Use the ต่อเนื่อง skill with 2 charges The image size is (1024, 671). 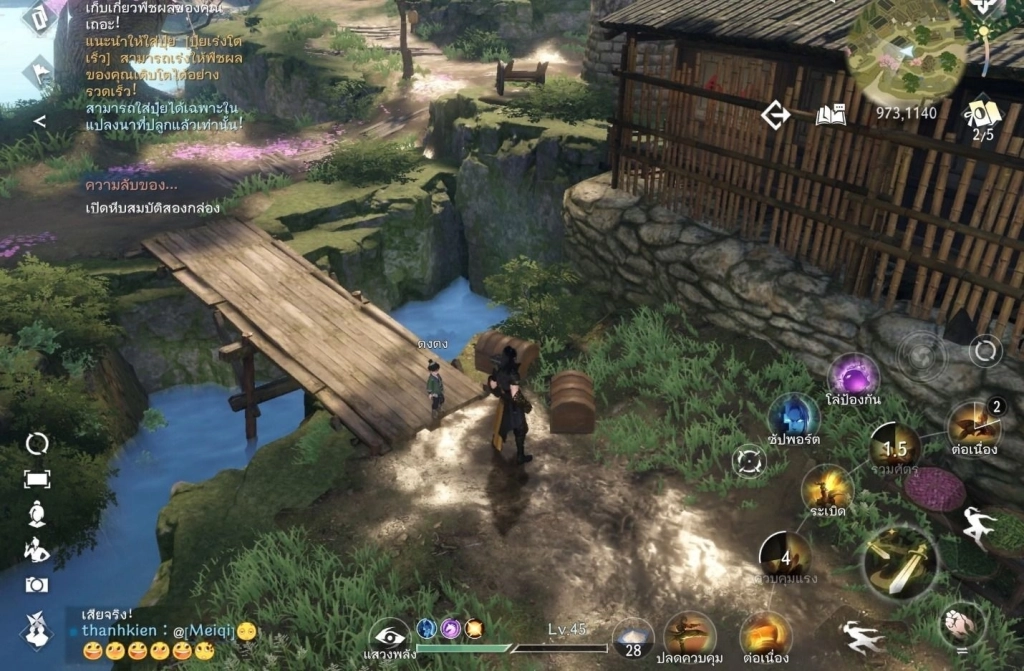click(x=974, y=425)
